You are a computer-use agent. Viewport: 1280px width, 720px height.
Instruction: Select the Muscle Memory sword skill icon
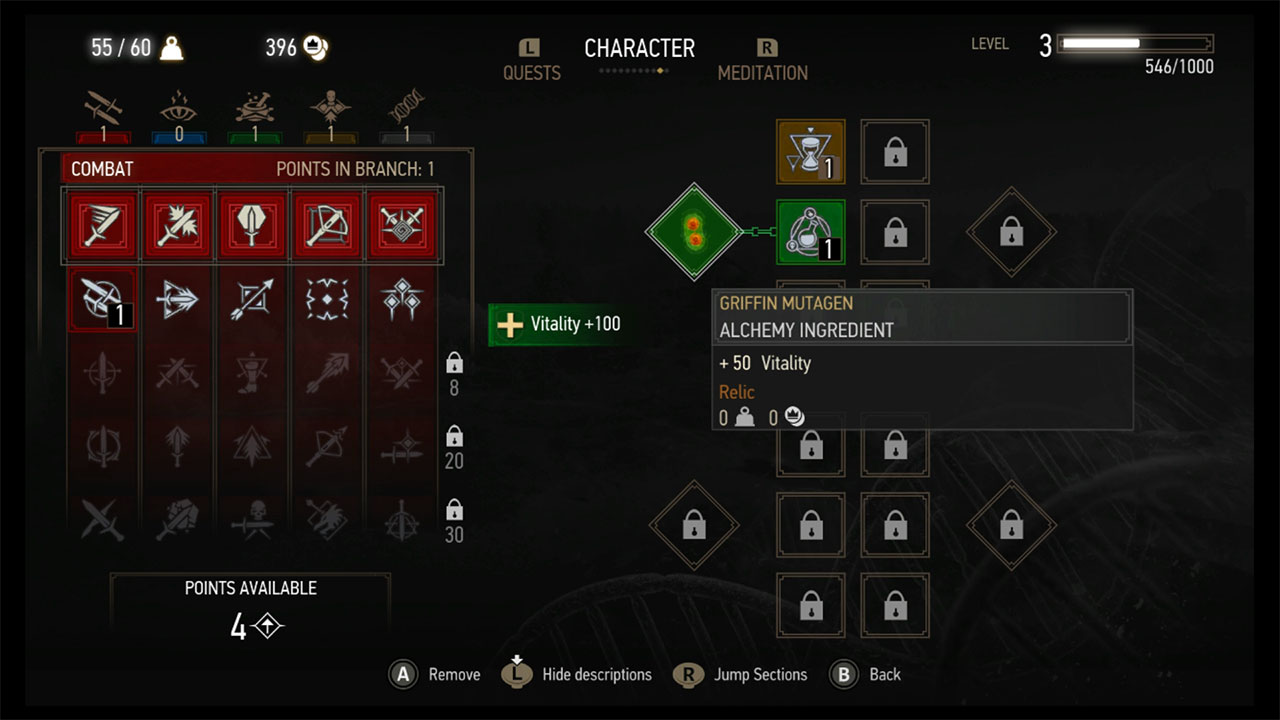[101, 300]
